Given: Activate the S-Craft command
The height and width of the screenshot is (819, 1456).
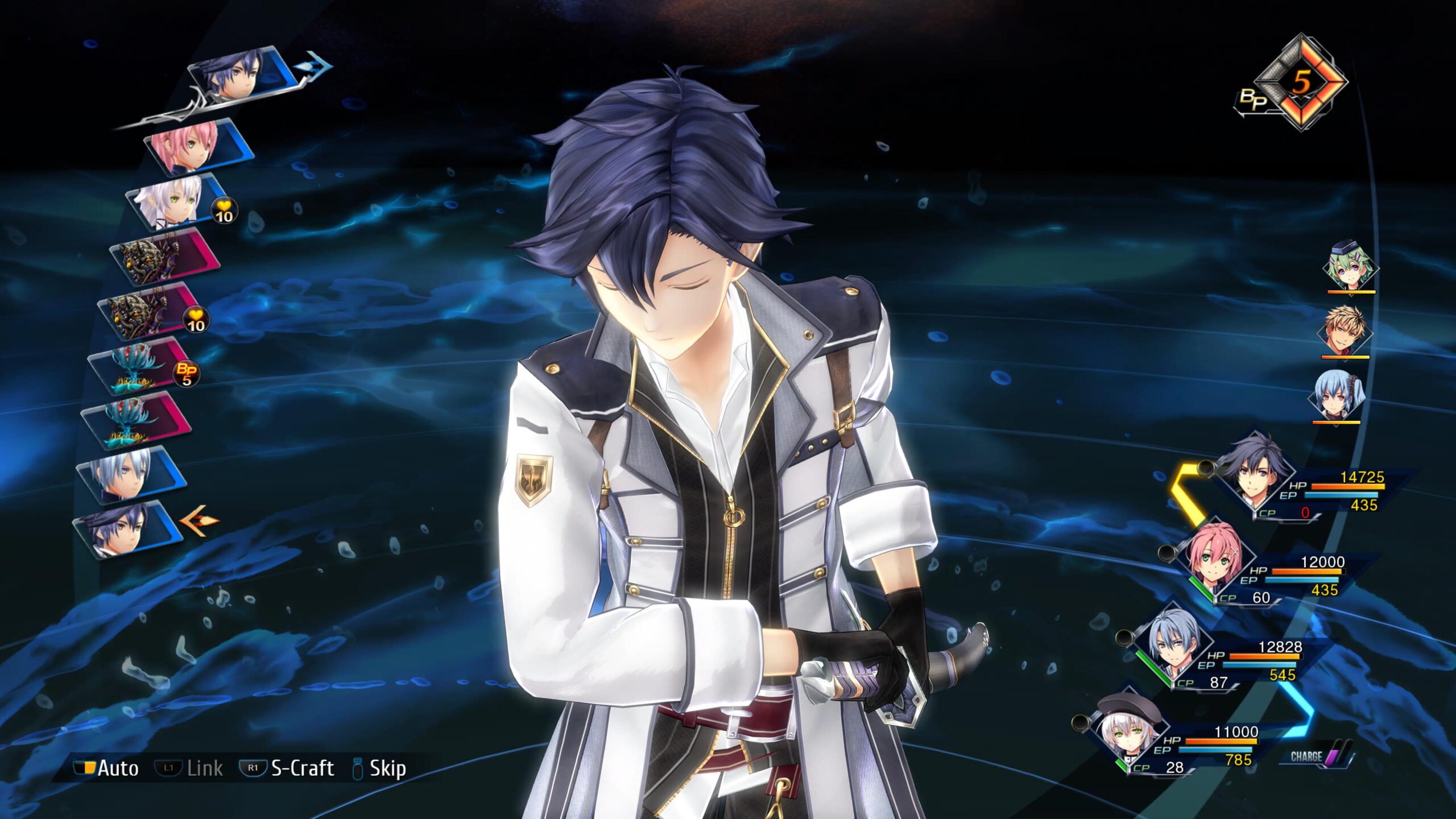Looking at the screenshot, I should [288, 768].
